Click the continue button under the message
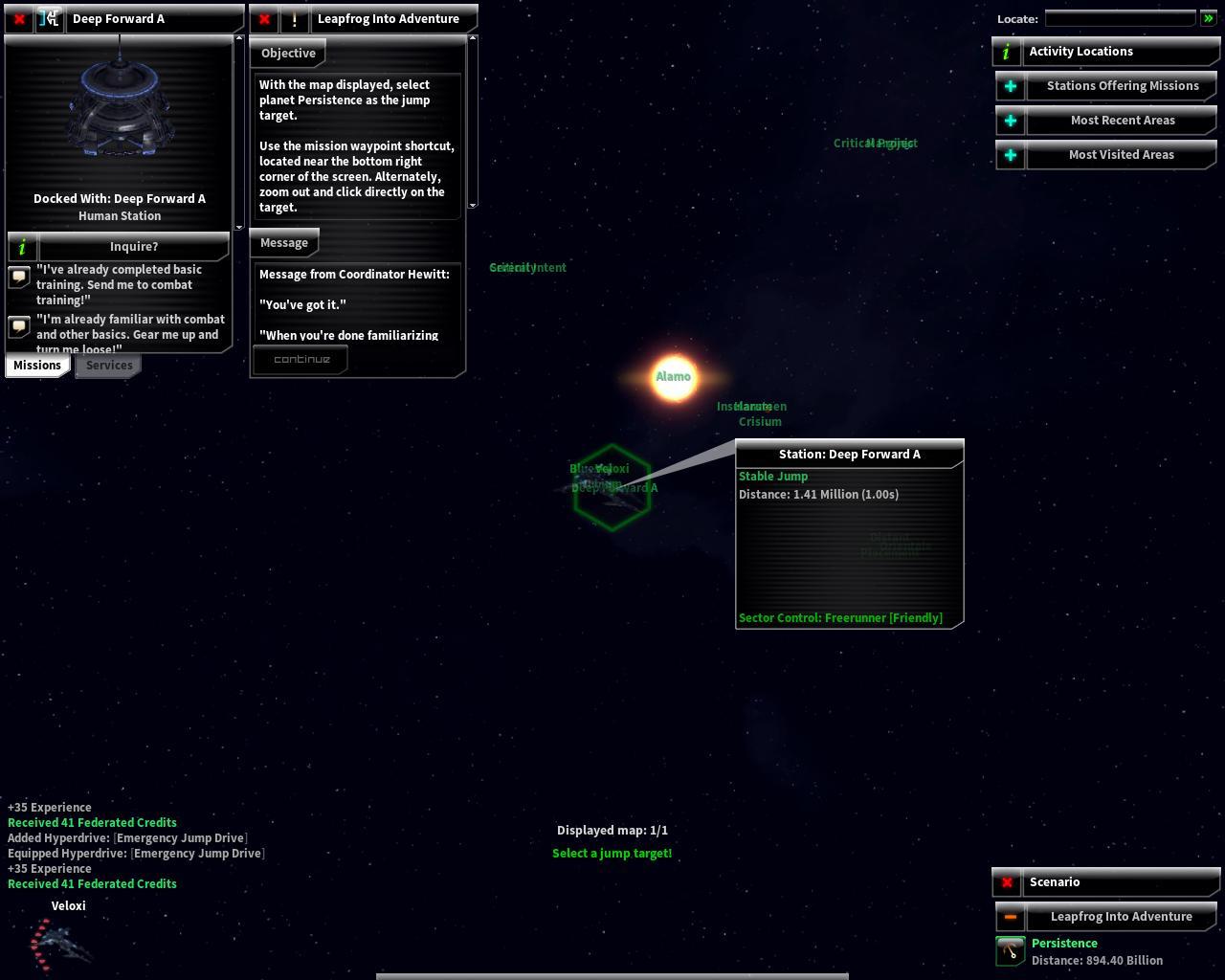Screen dimensions: 1225x980 click(x=301, y=360)
